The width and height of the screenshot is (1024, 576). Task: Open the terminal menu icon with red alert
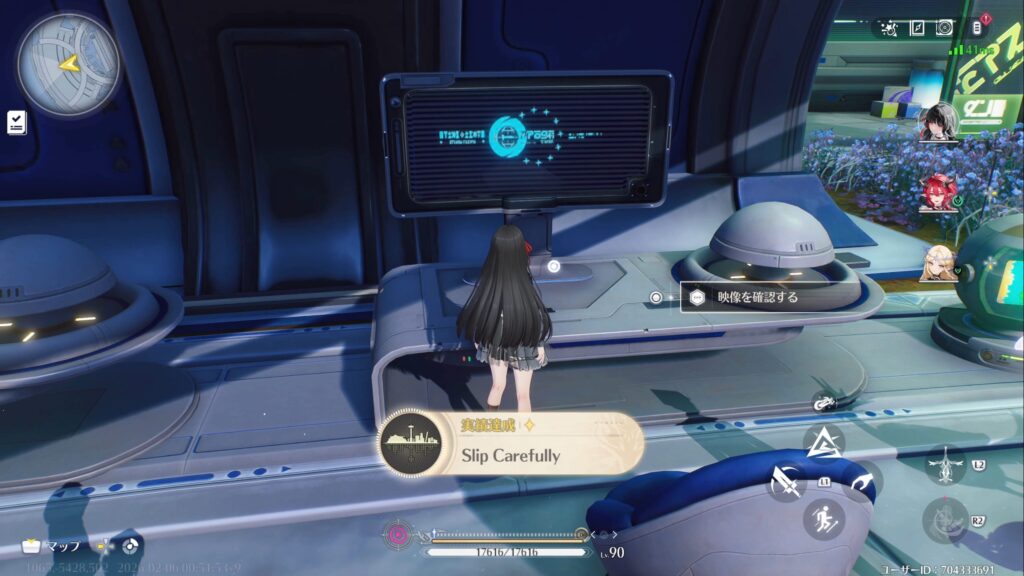977,28
